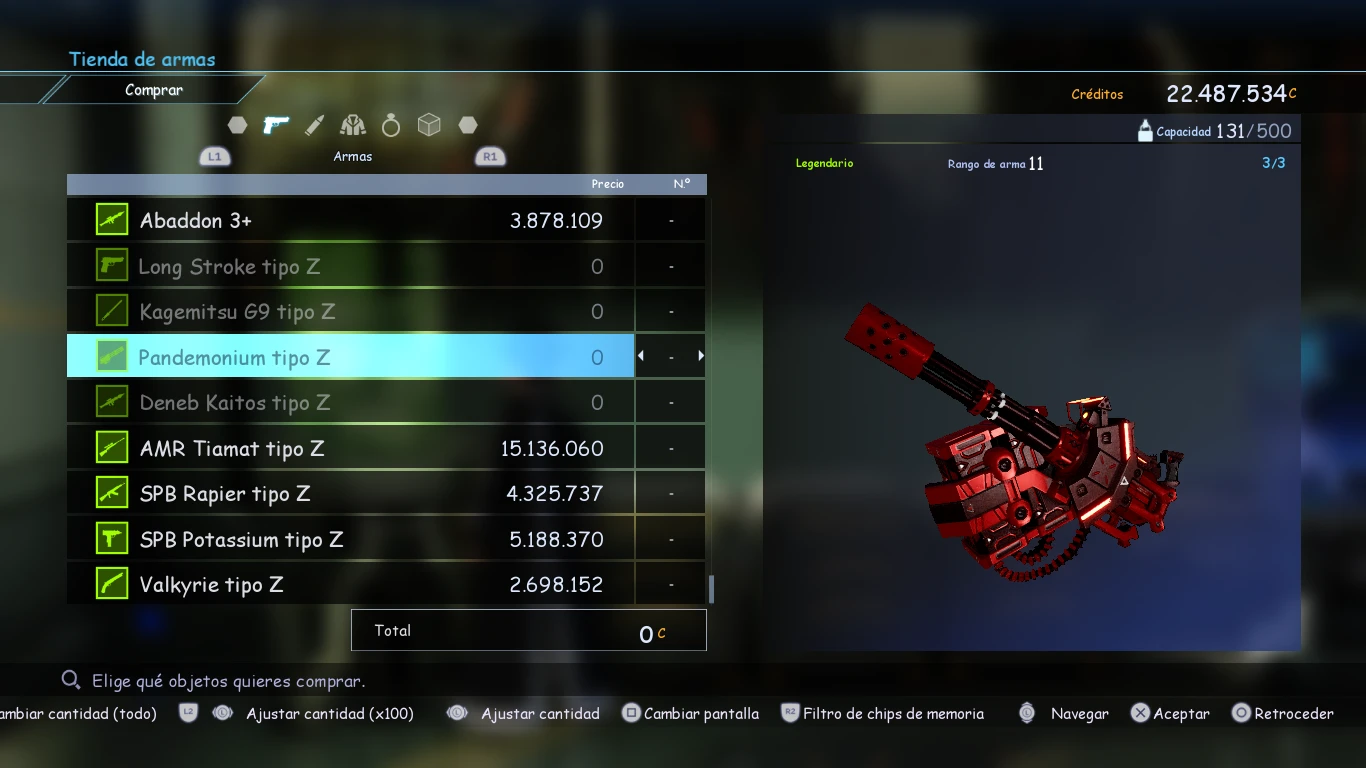This screenshot has height=768, width=1366.
Task: Select SPB Potassium tipo Z entry
Action: point(350,539)
